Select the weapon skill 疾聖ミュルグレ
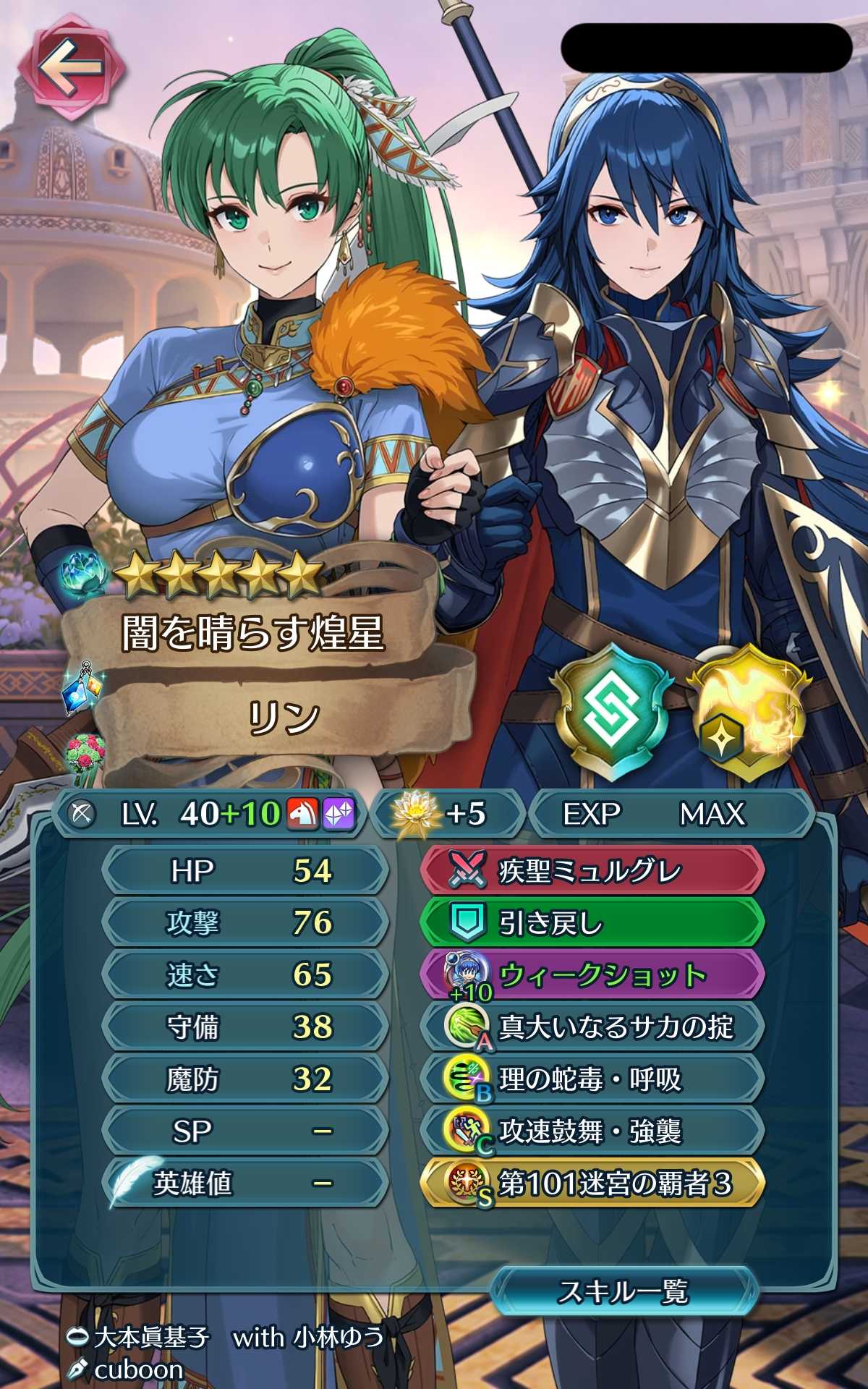Viewport: 868px width, 1389px height. (592, 871)
